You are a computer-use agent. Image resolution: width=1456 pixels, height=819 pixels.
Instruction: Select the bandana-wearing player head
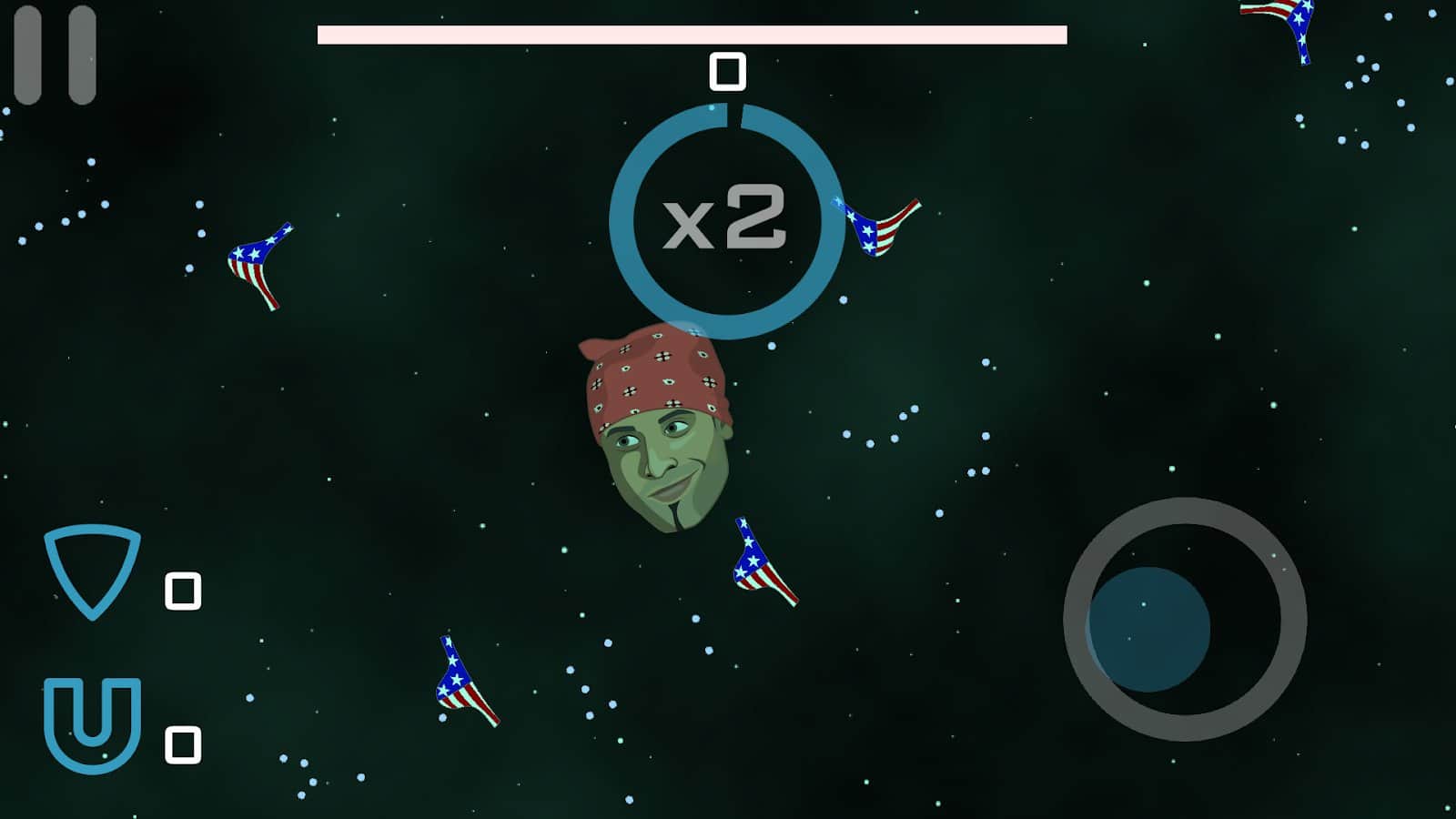tap(660, 428)
